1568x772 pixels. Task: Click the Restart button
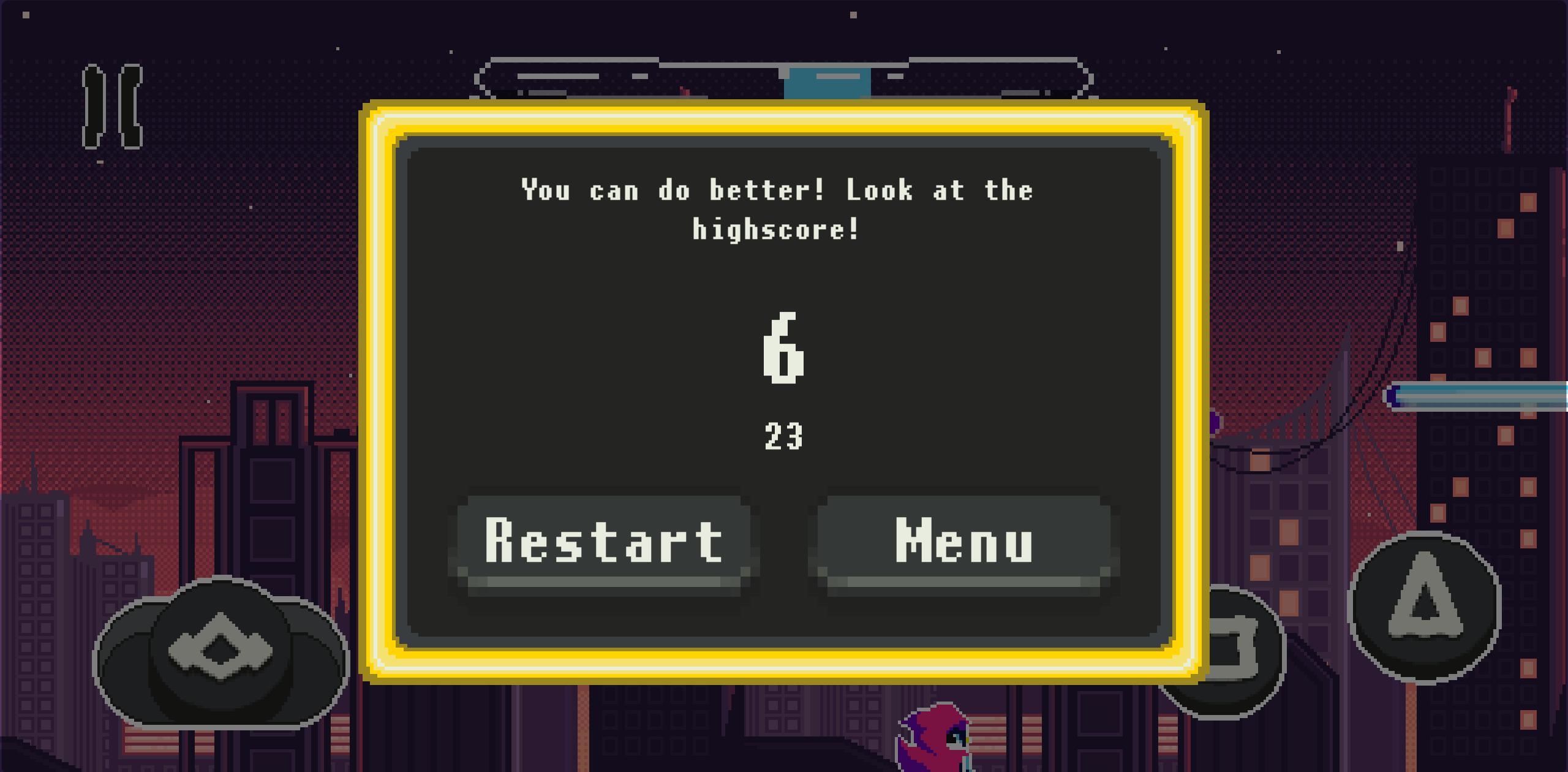(604, 542)
